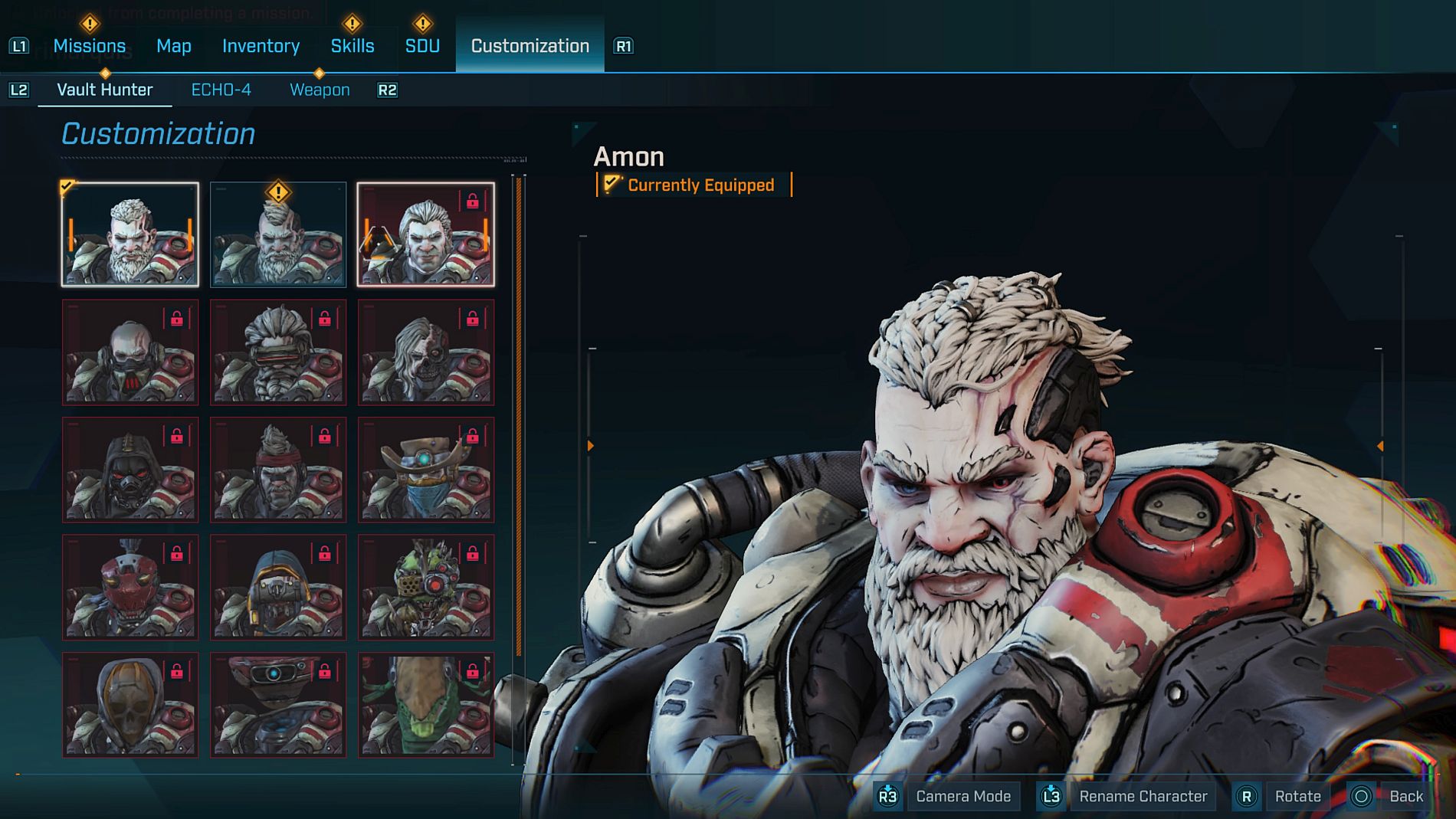Choose the locked green crocodile head
This screenshot has width=1456, height=819.
[x=426, y=705]
